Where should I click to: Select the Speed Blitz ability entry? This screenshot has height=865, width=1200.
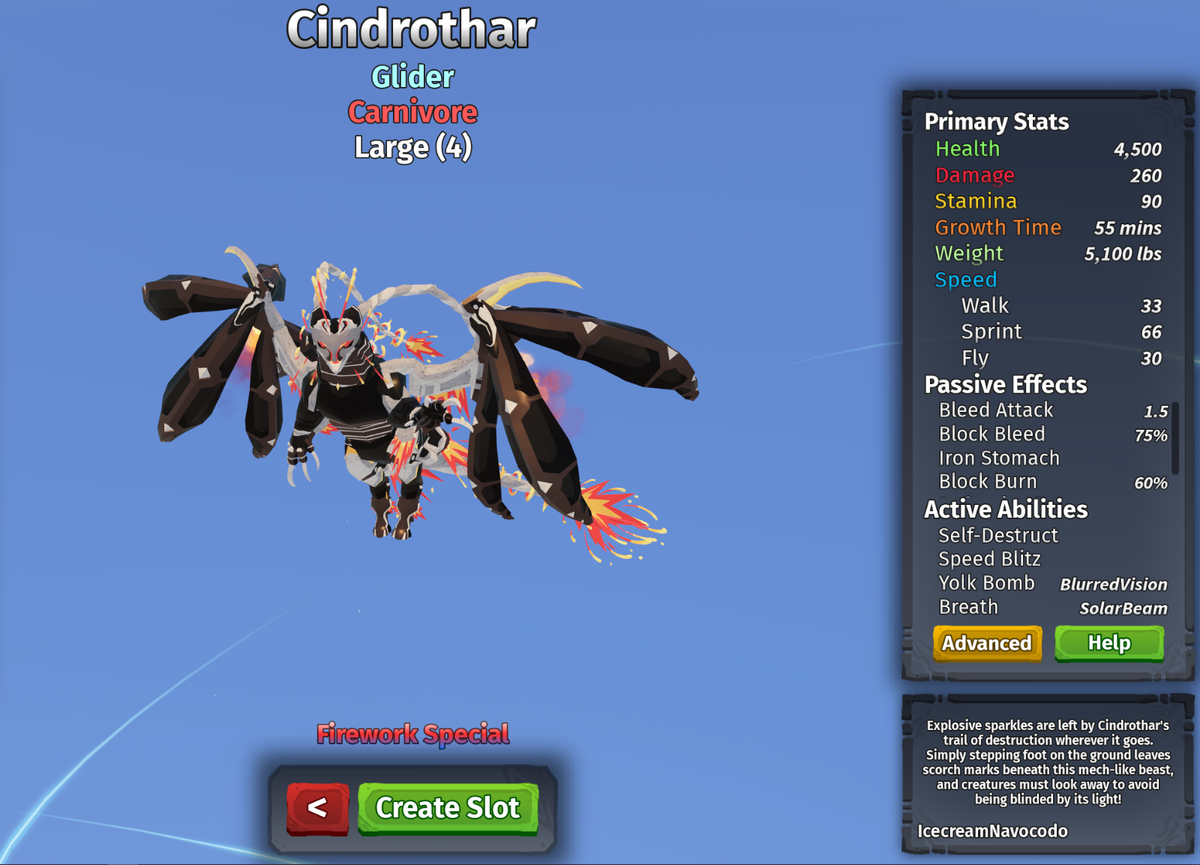(x=989, y=559)
